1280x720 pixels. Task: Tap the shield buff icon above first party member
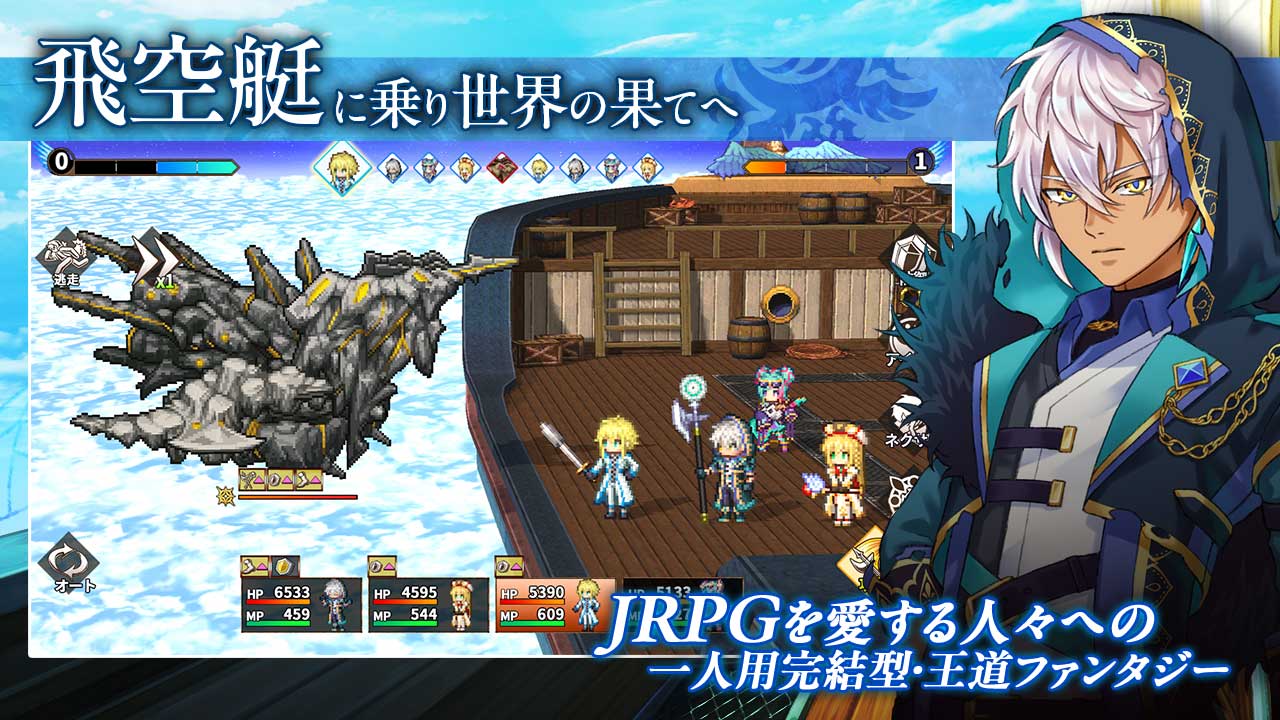coord(282,566)
